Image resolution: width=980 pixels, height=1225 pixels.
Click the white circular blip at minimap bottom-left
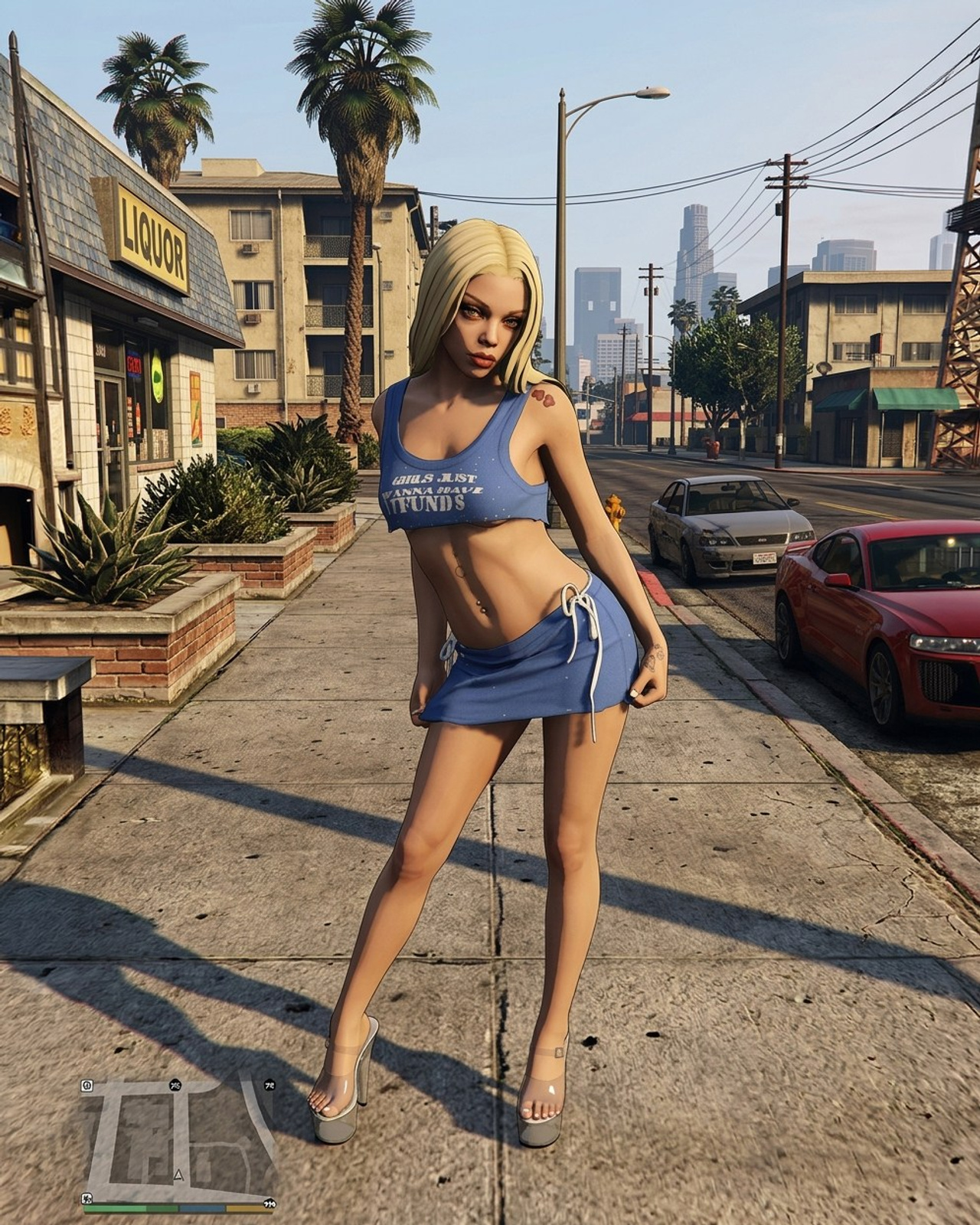pyautogui.click(x=87, y=1199)
